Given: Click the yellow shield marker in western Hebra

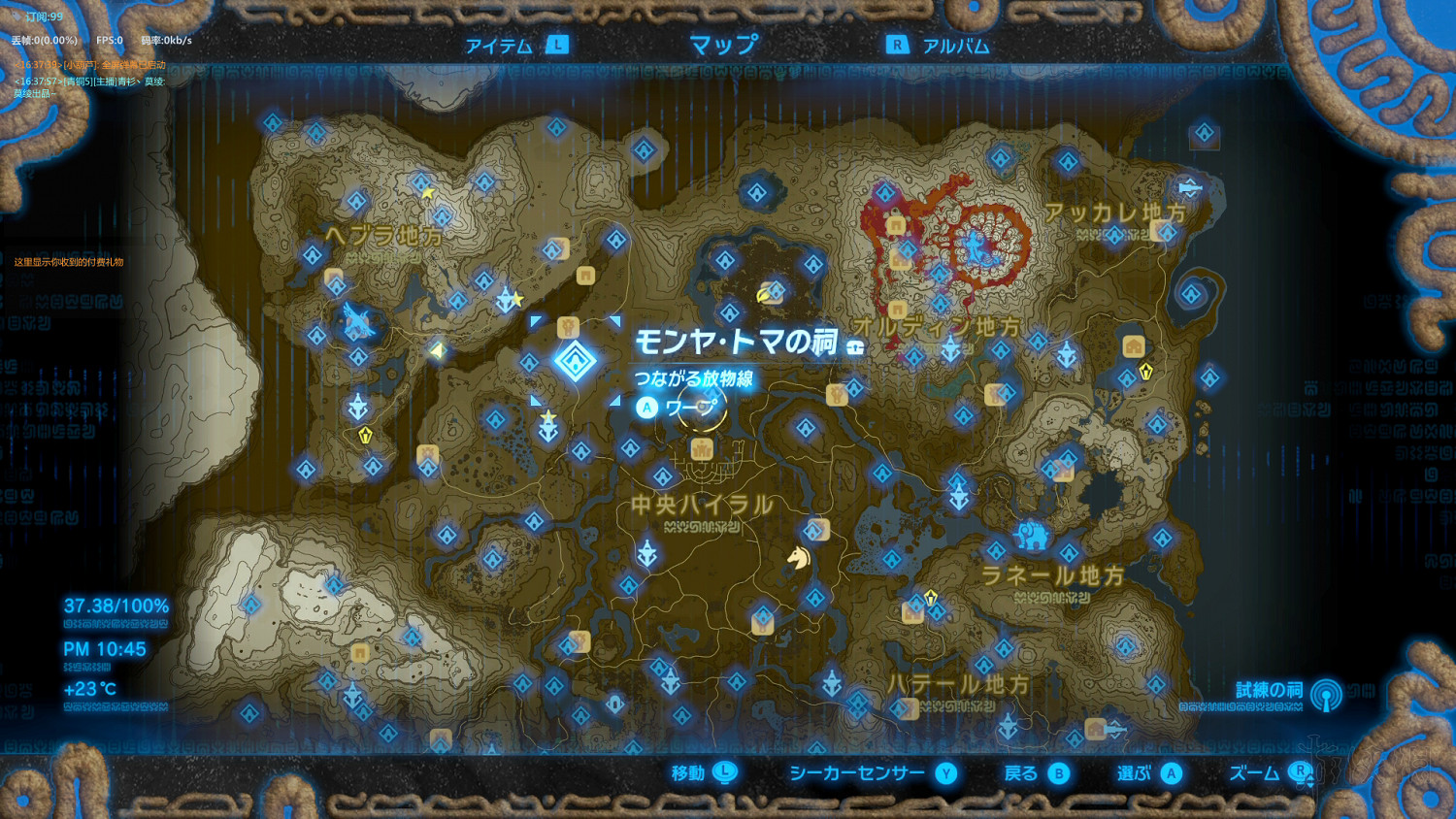Looking at the screenshot, I should pos(364,435).
